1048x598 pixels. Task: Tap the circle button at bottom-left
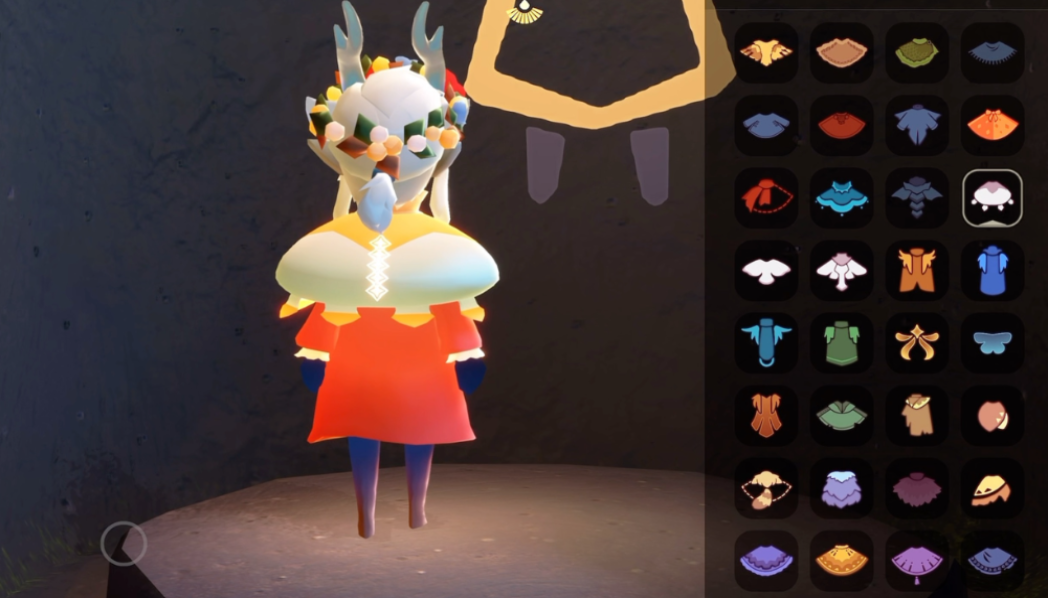pos(124,543)
